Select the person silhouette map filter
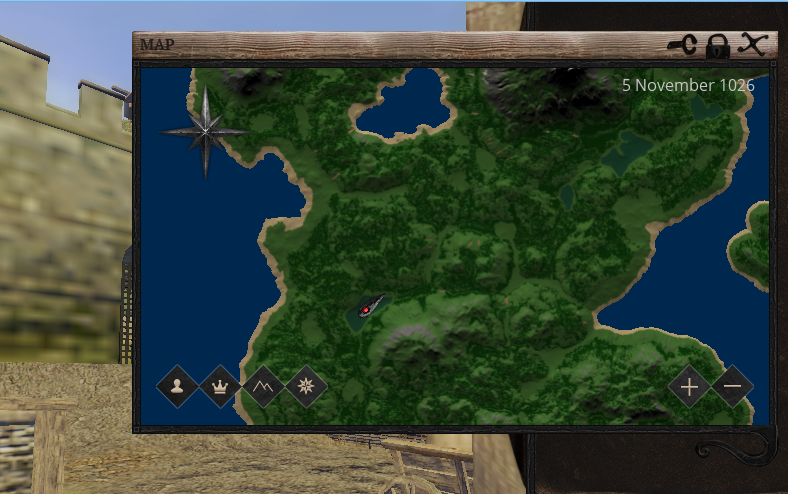Image resolution: width=788 pixels, height=494 pixels. tap(177, 385)
